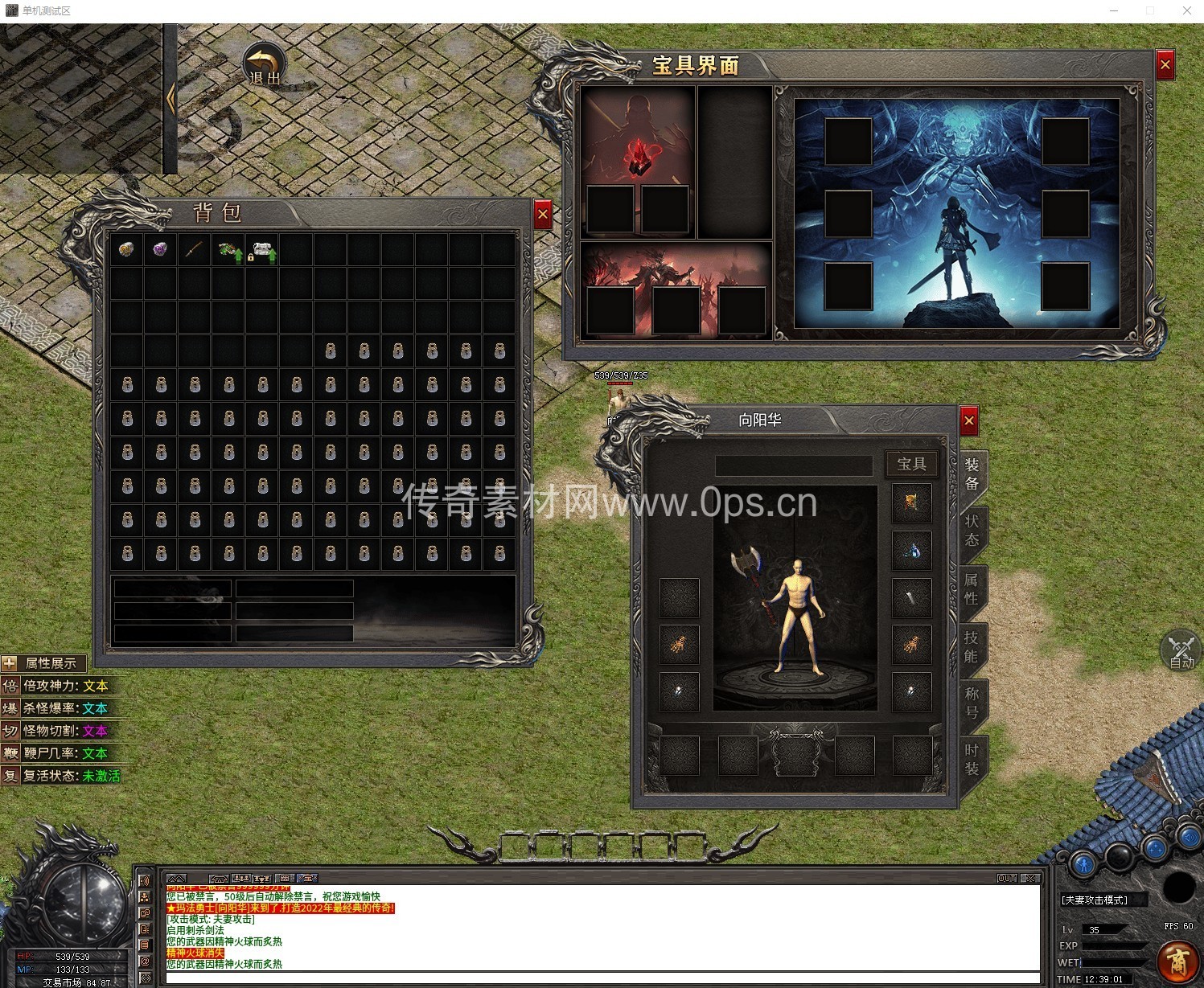Screen dimensions: 1204x988
Task: Open the blue character figure orb
Action: pos(1083,864)
